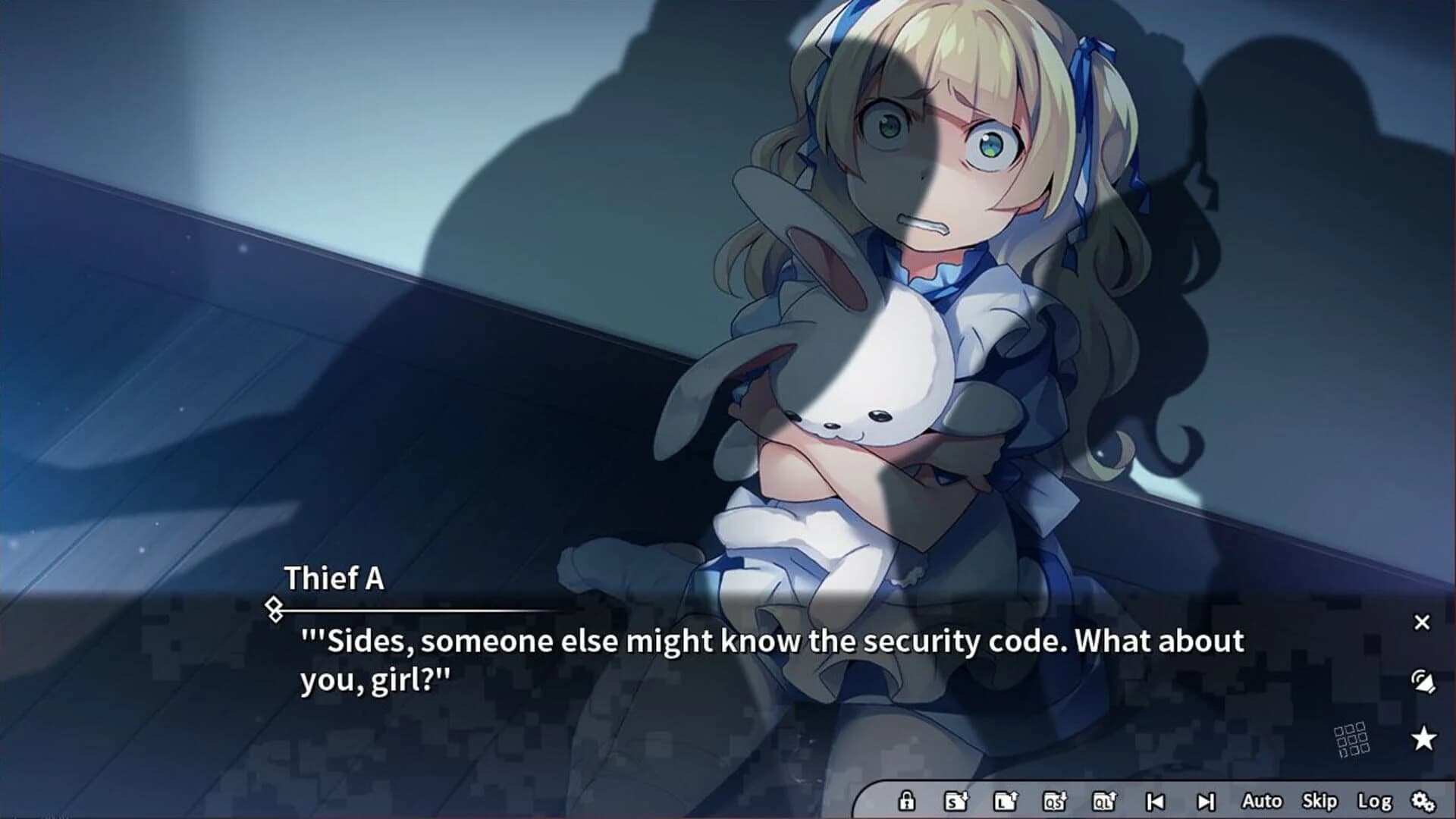Perform a quick save
Image resolution: width=1456 pixels, height=819 pixels.
1054,800
